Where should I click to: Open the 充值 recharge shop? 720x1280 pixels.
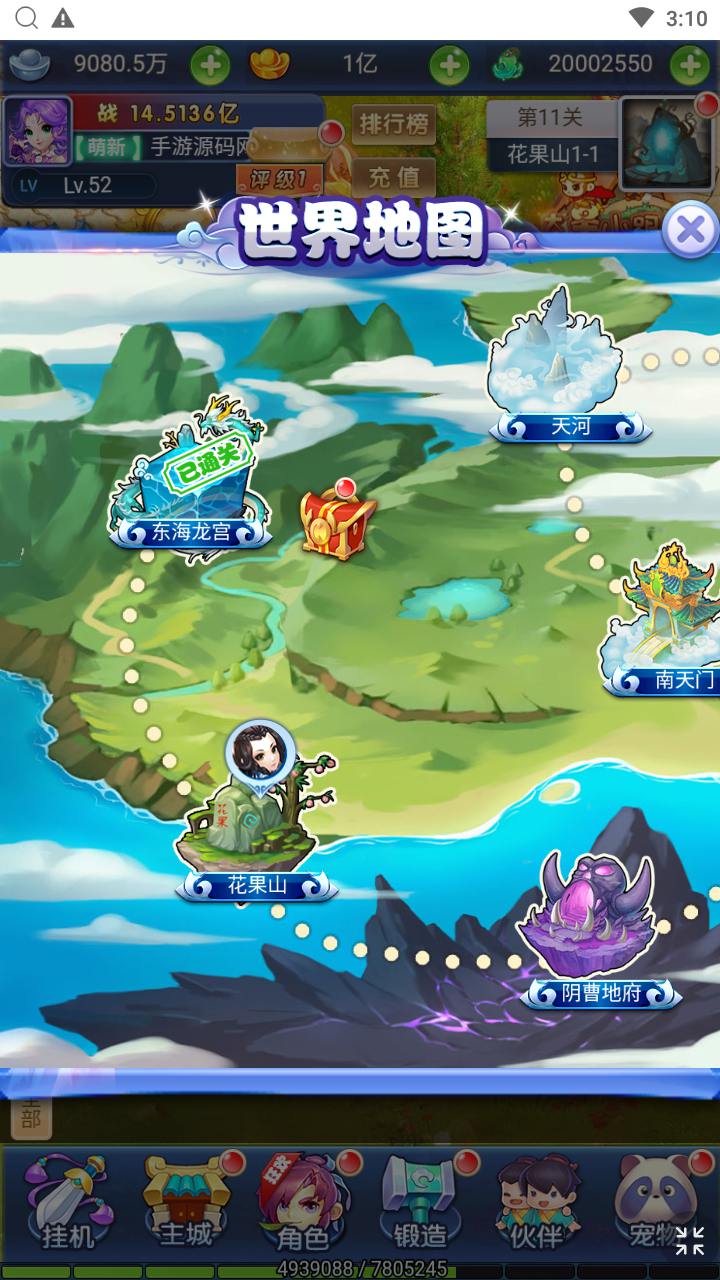393,178
